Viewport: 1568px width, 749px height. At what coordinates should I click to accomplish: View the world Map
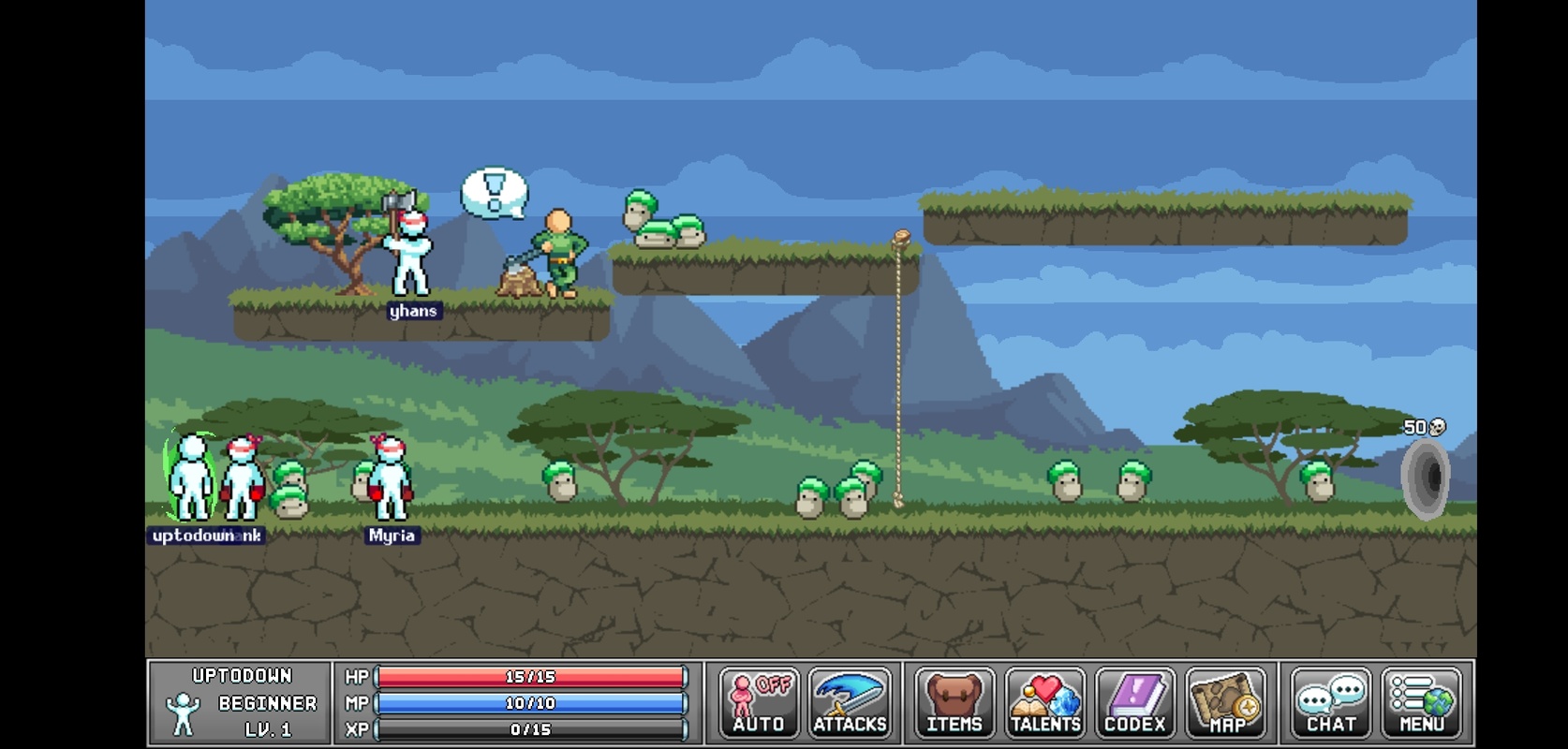[x=1226, y=702]
